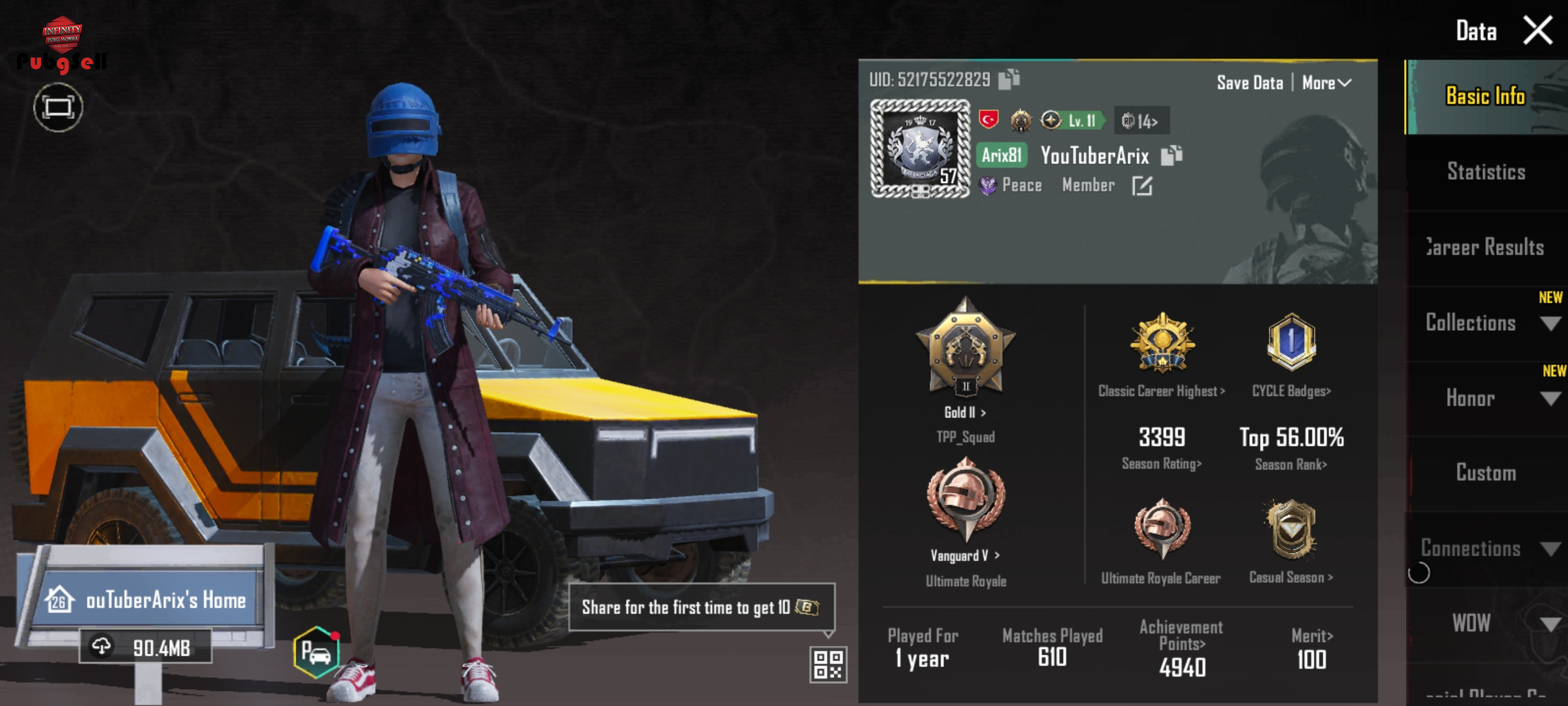View Gold II TPP_Squad tier details
The image size is (1568, 706).
965,412
